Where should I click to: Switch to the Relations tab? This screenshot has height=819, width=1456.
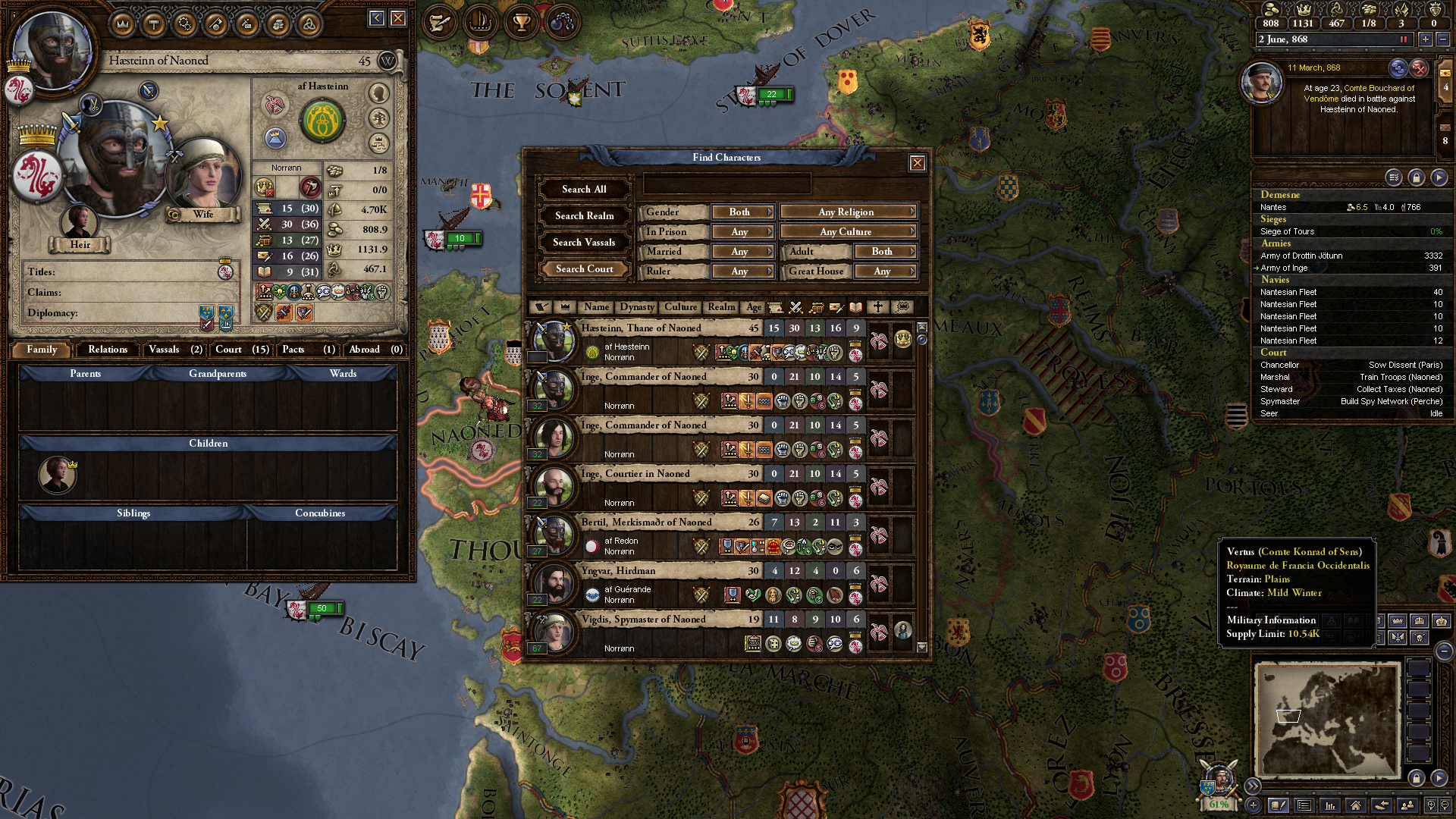[x=108, y=350]
